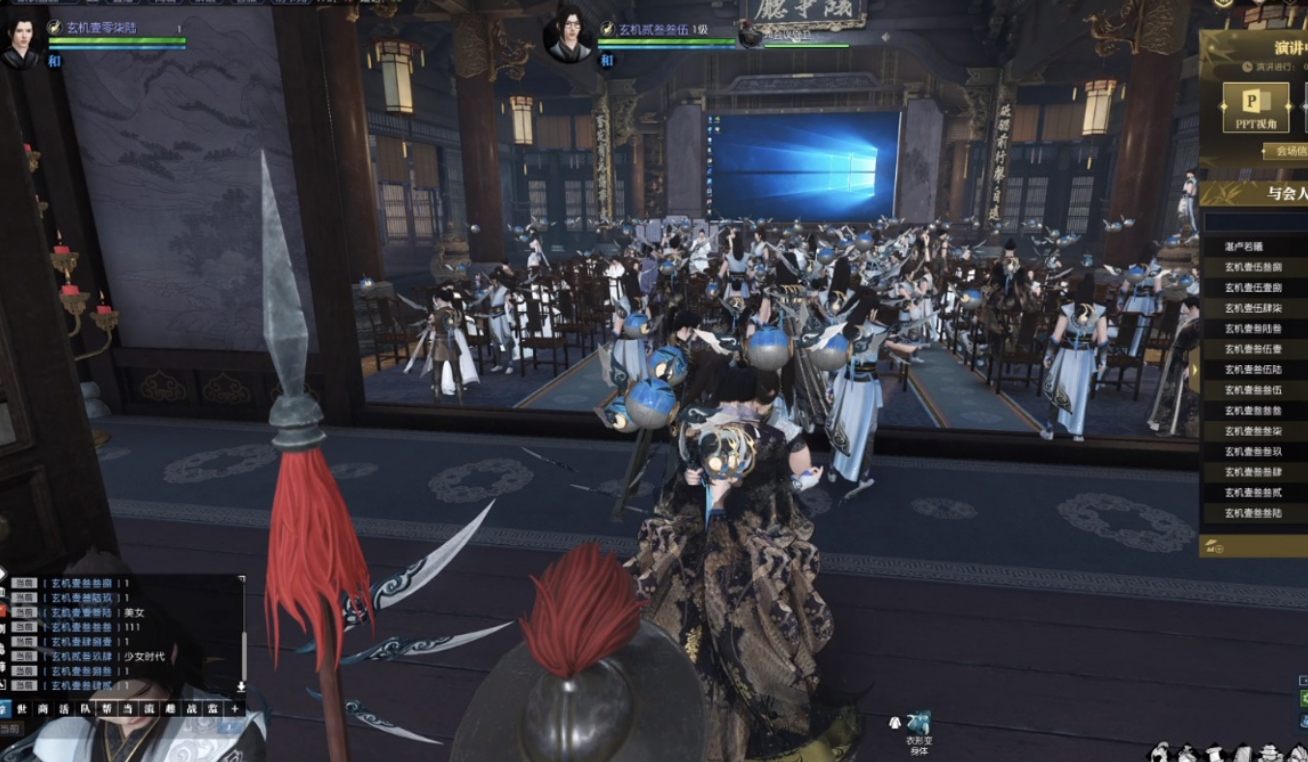The width and height of the screenshot is (1308, 762).
Task: Click the chat message saying 少女时代
Action: pos(144,656)
